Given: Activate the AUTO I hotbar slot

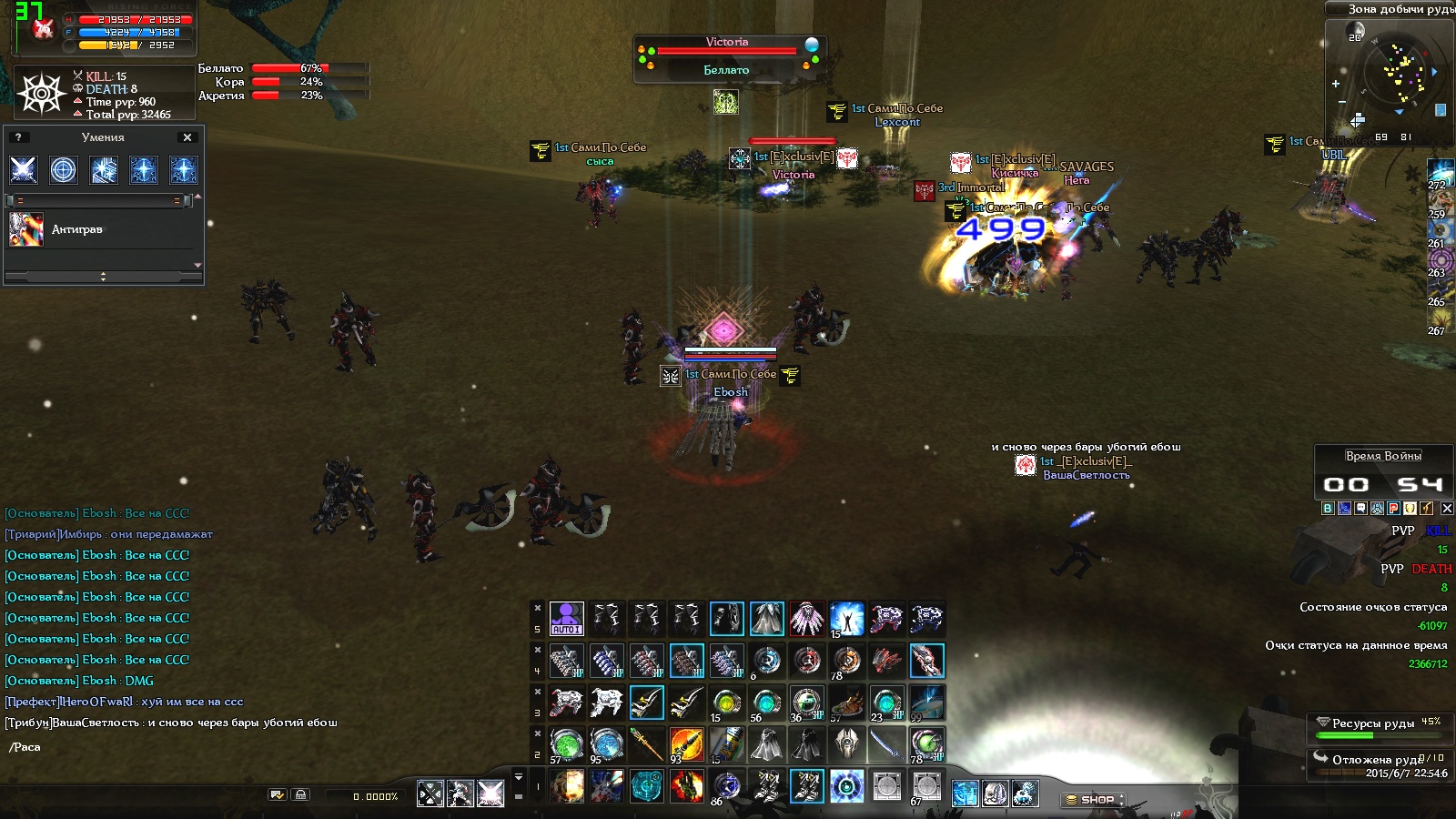Looking at the screenshot, I should [x=566, y=619].
